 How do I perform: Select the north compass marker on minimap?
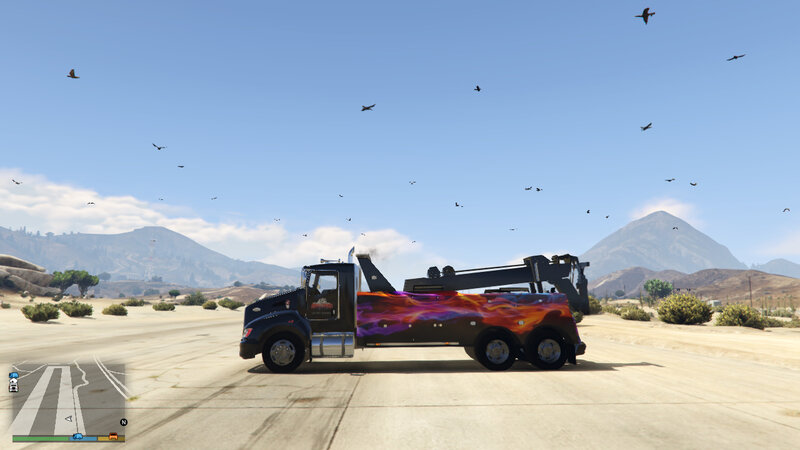[x=123, y=422]
